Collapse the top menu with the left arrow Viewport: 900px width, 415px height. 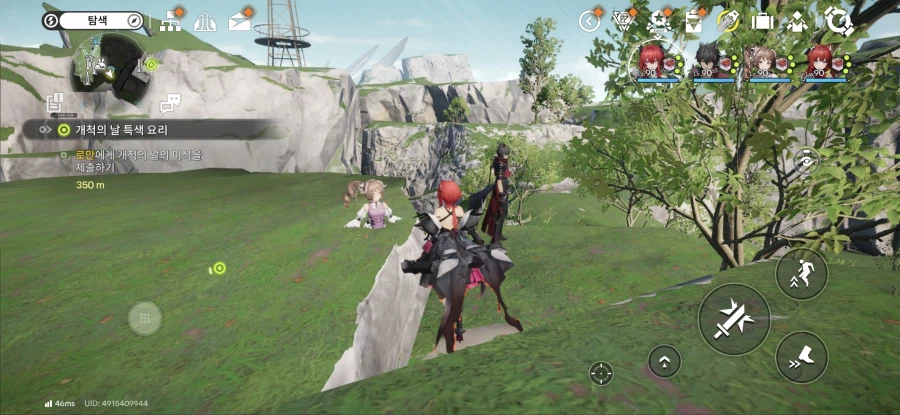click(x=589, y=20)
